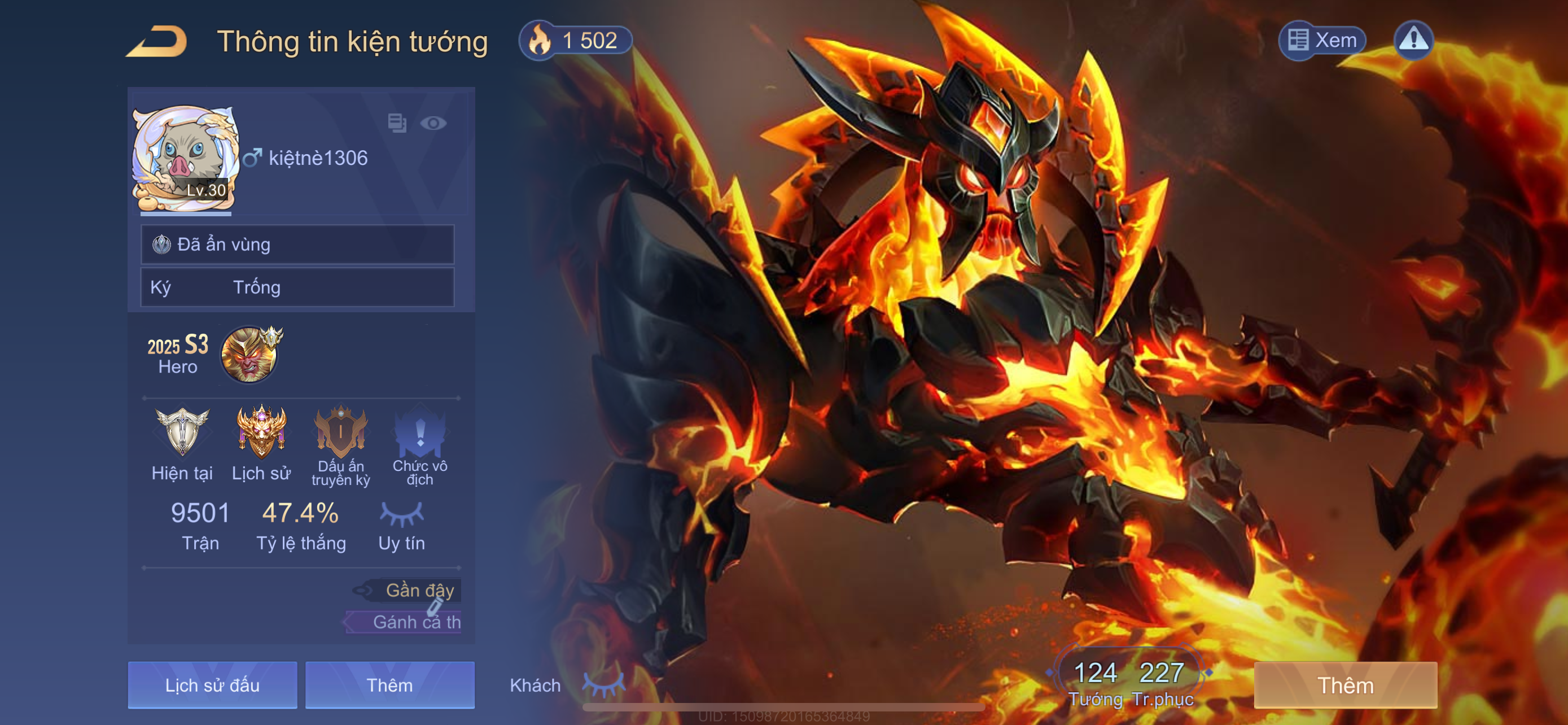Go back using the arrow button

pos(157,41)
